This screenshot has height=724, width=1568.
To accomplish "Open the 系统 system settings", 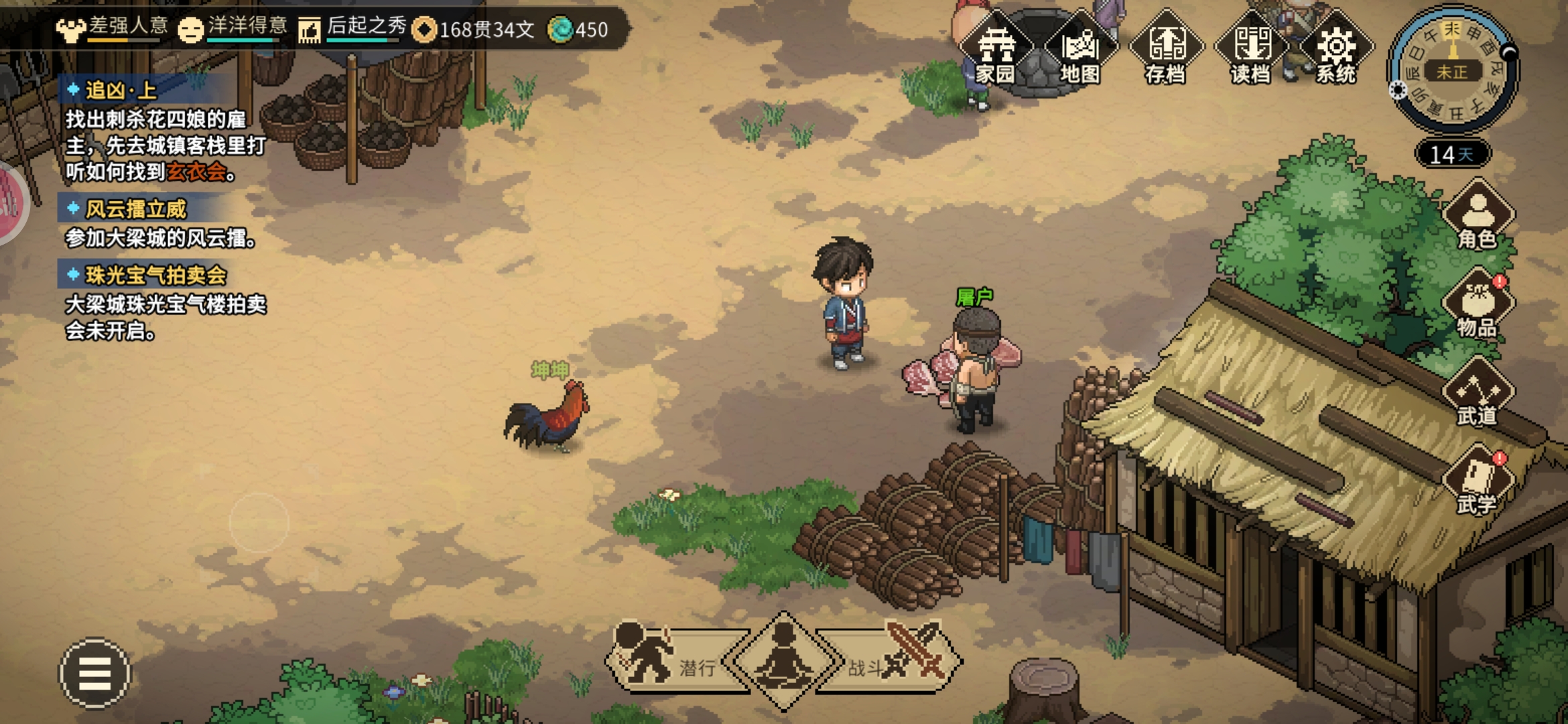I will click(1336, 50).
